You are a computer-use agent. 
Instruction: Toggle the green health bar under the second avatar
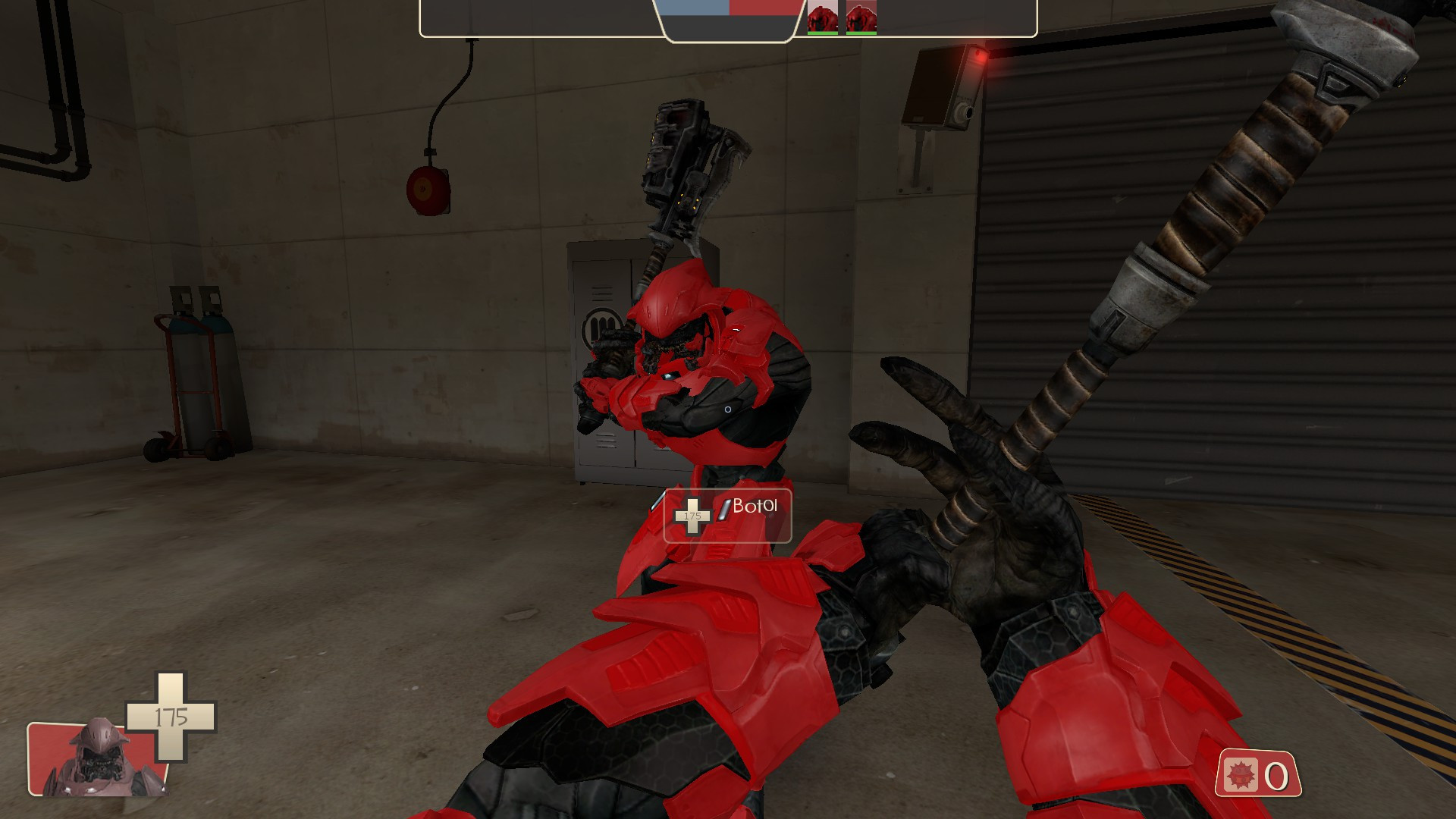coord(861,33)
